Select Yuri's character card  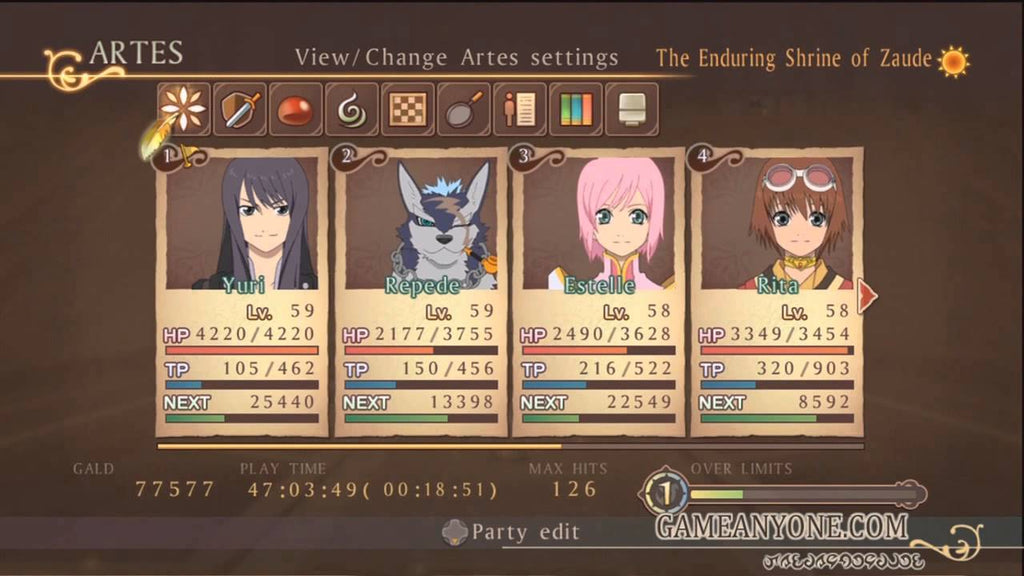242,292
